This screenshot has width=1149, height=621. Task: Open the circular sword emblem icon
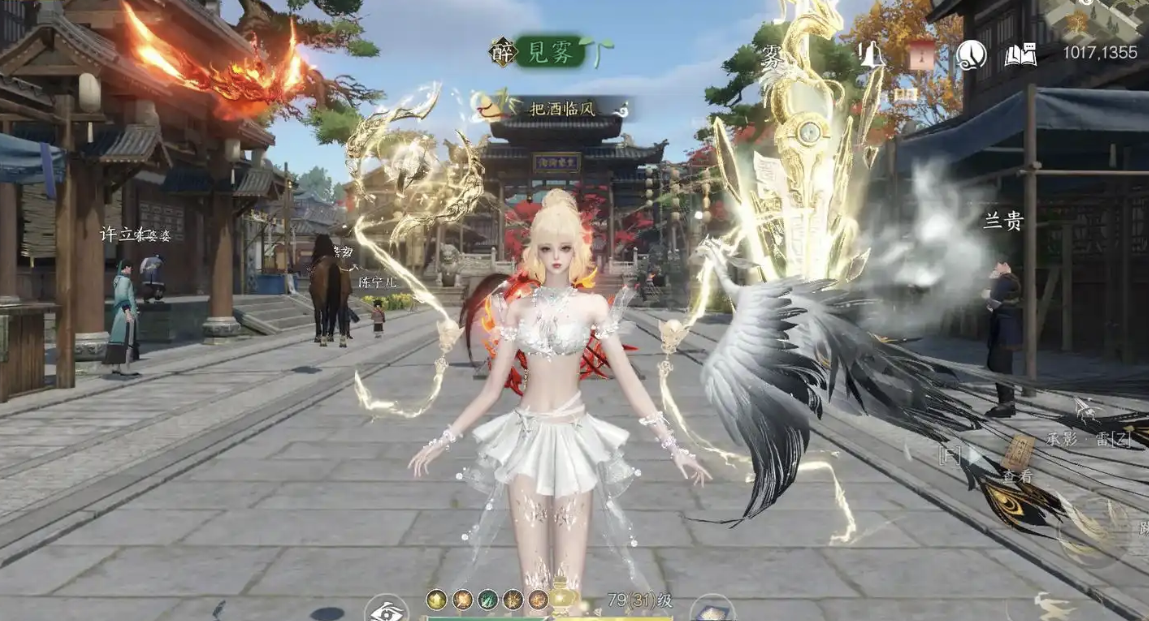(x=971, y=55)
